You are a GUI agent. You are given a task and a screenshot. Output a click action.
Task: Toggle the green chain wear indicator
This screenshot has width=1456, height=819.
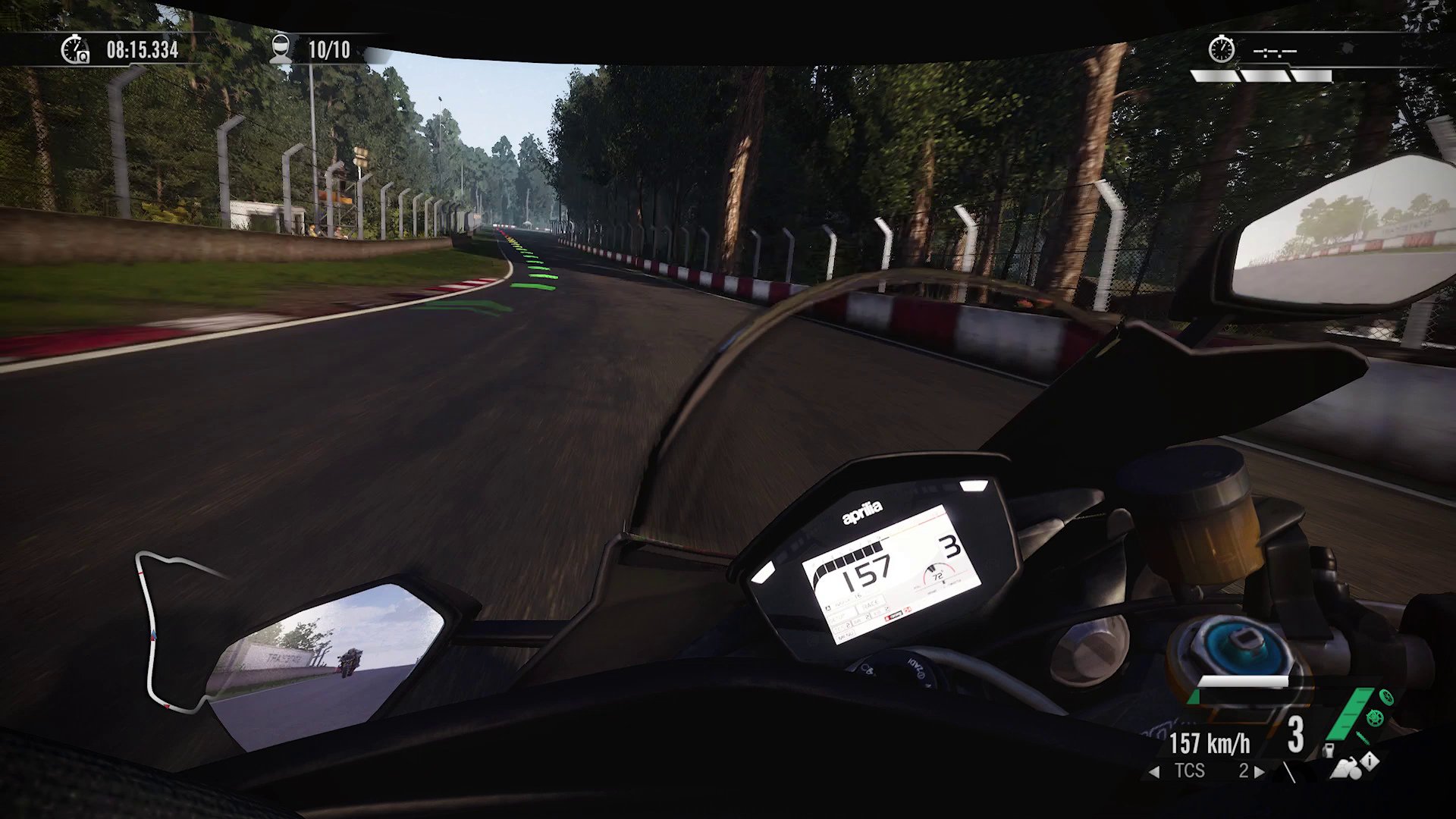[x=1361, y=737]
